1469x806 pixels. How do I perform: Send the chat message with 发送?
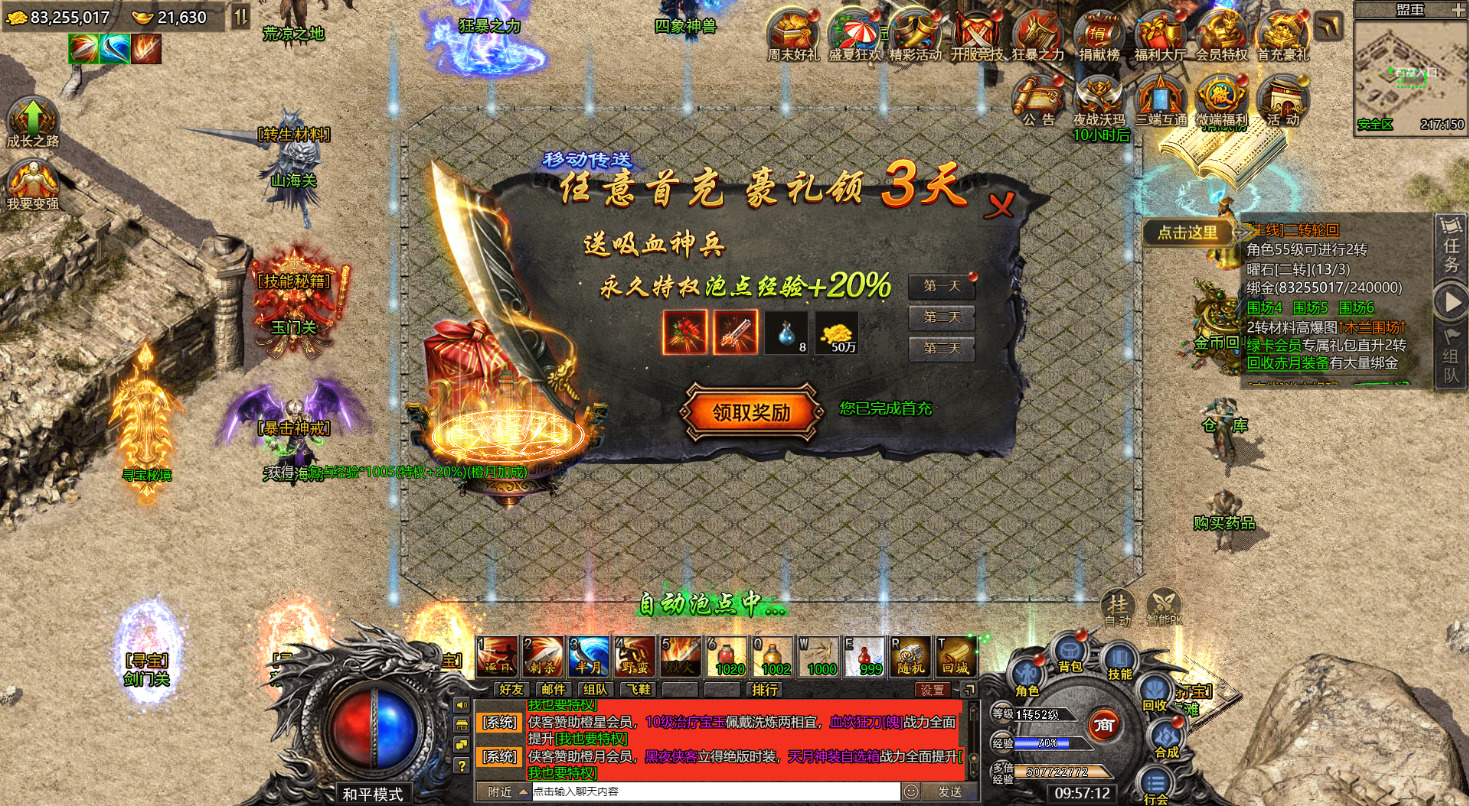click(x=948, y=791)
